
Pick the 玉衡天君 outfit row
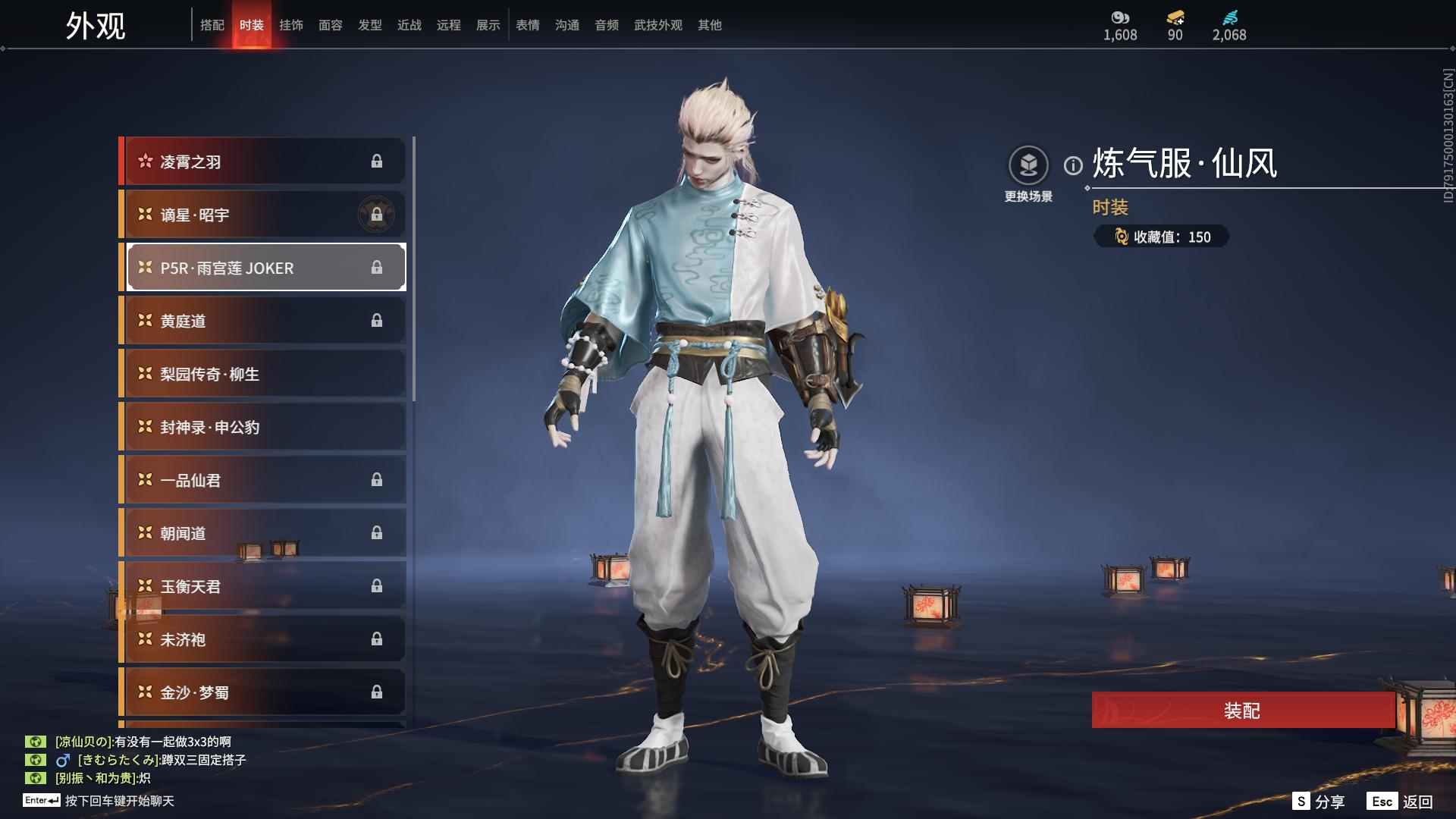click(262, 586)
